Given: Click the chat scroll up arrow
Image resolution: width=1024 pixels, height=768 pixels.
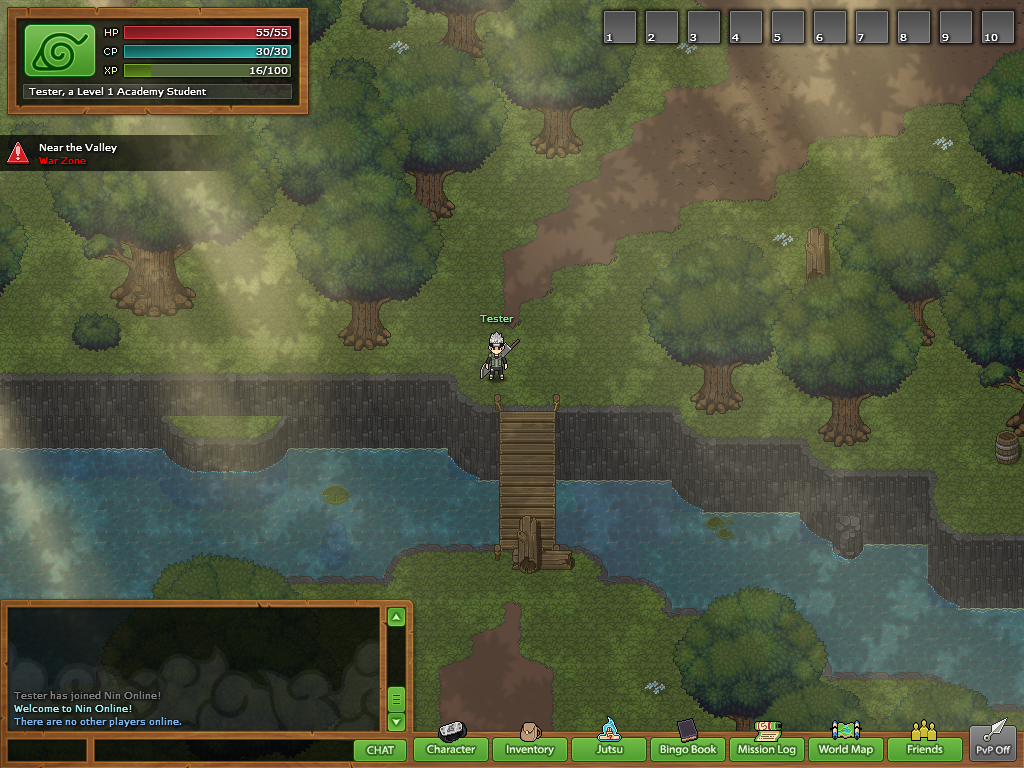Looking at the screenshot, I should [396, 618].
